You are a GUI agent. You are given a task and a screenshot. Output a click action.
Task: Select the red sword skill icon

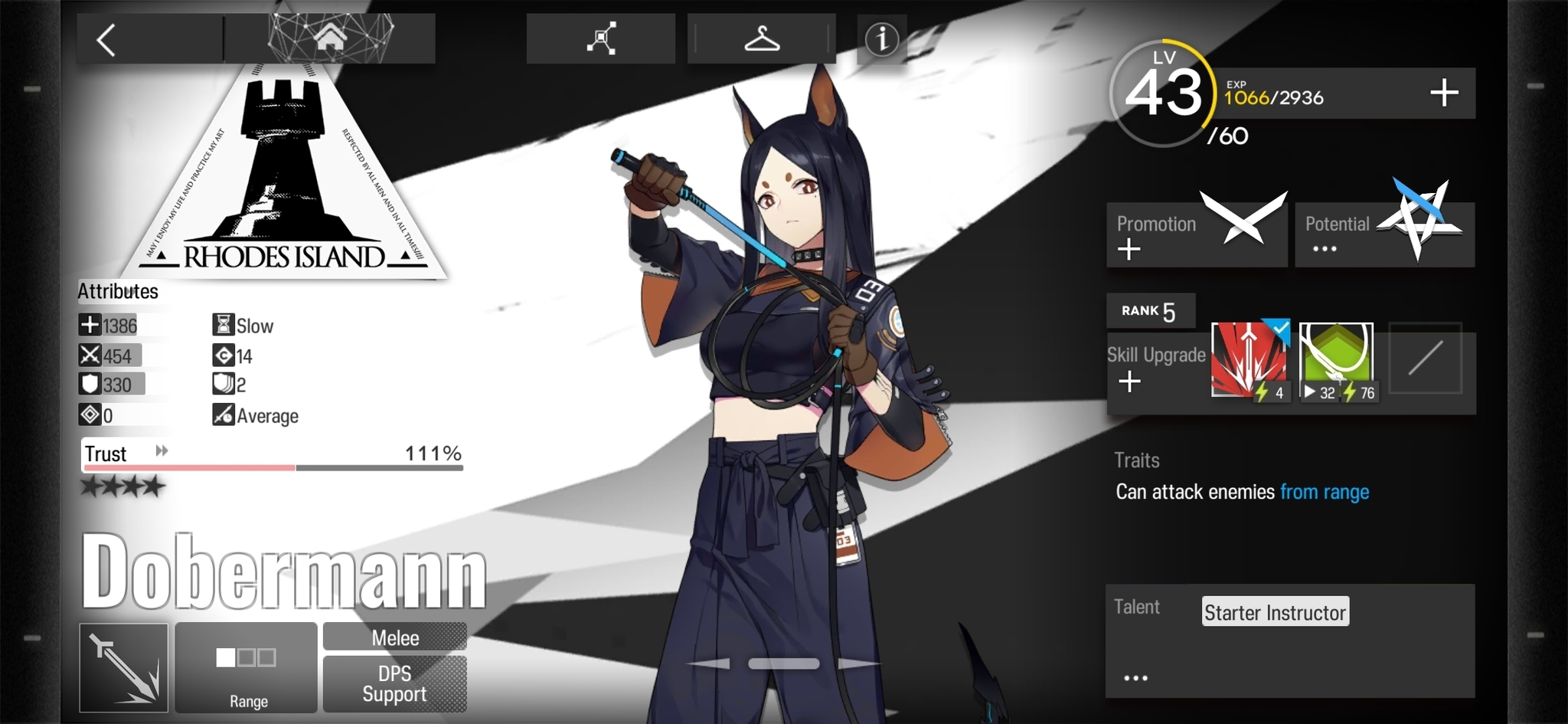click(x=1249, y=360)
